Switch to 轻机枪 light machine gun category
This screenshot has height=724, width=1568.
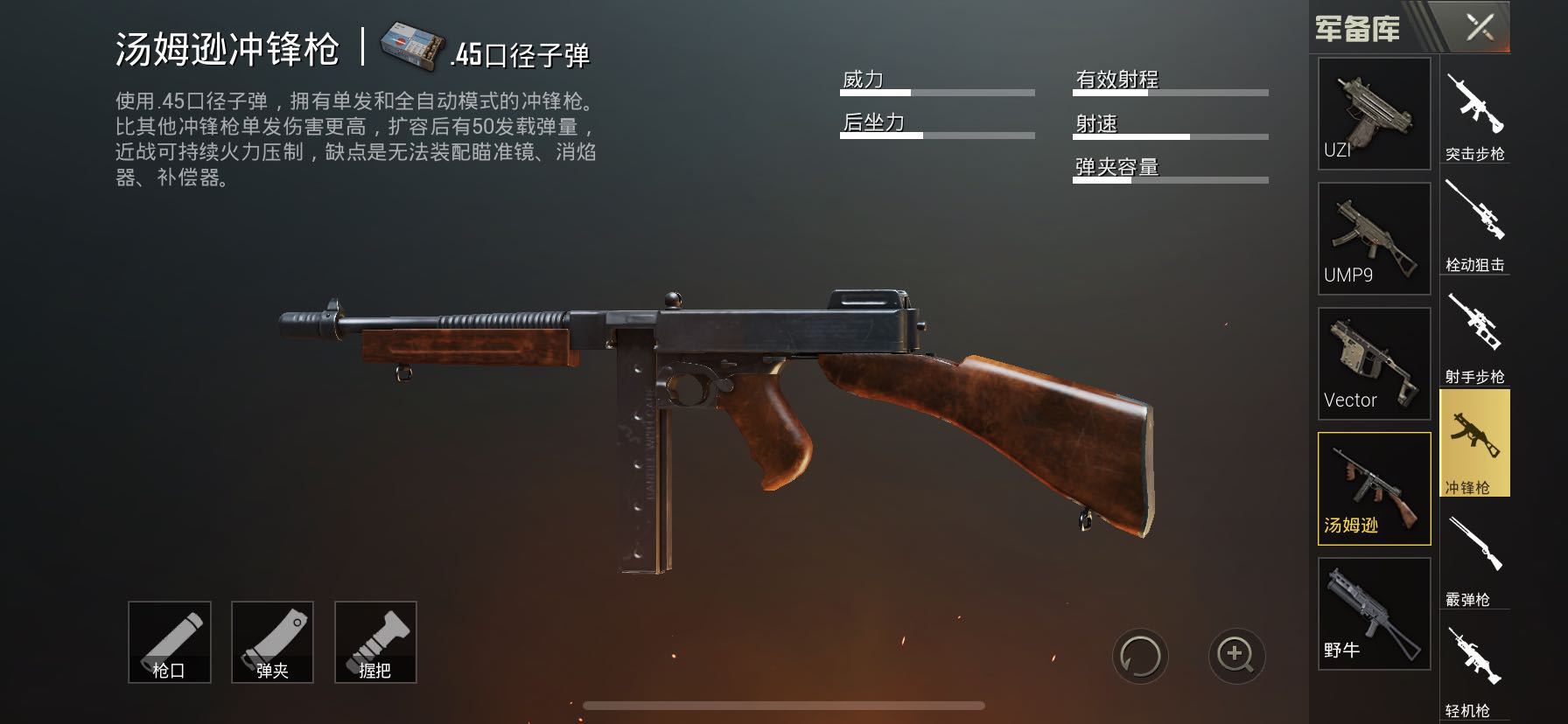click(1474, 669)
